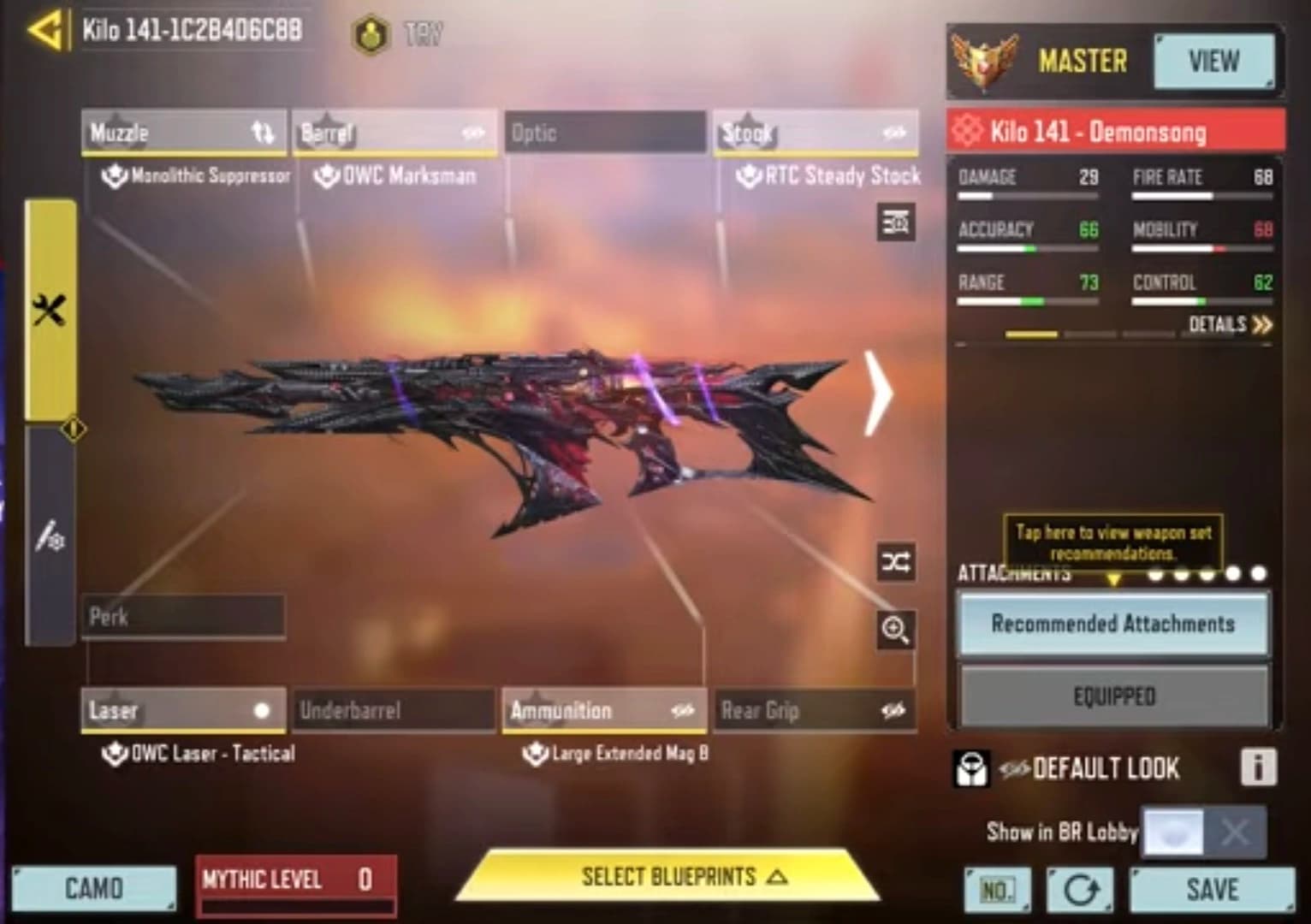Open SELECT BLUEPRINTS panel
1311x924 pixels.
tap(669, 877)
